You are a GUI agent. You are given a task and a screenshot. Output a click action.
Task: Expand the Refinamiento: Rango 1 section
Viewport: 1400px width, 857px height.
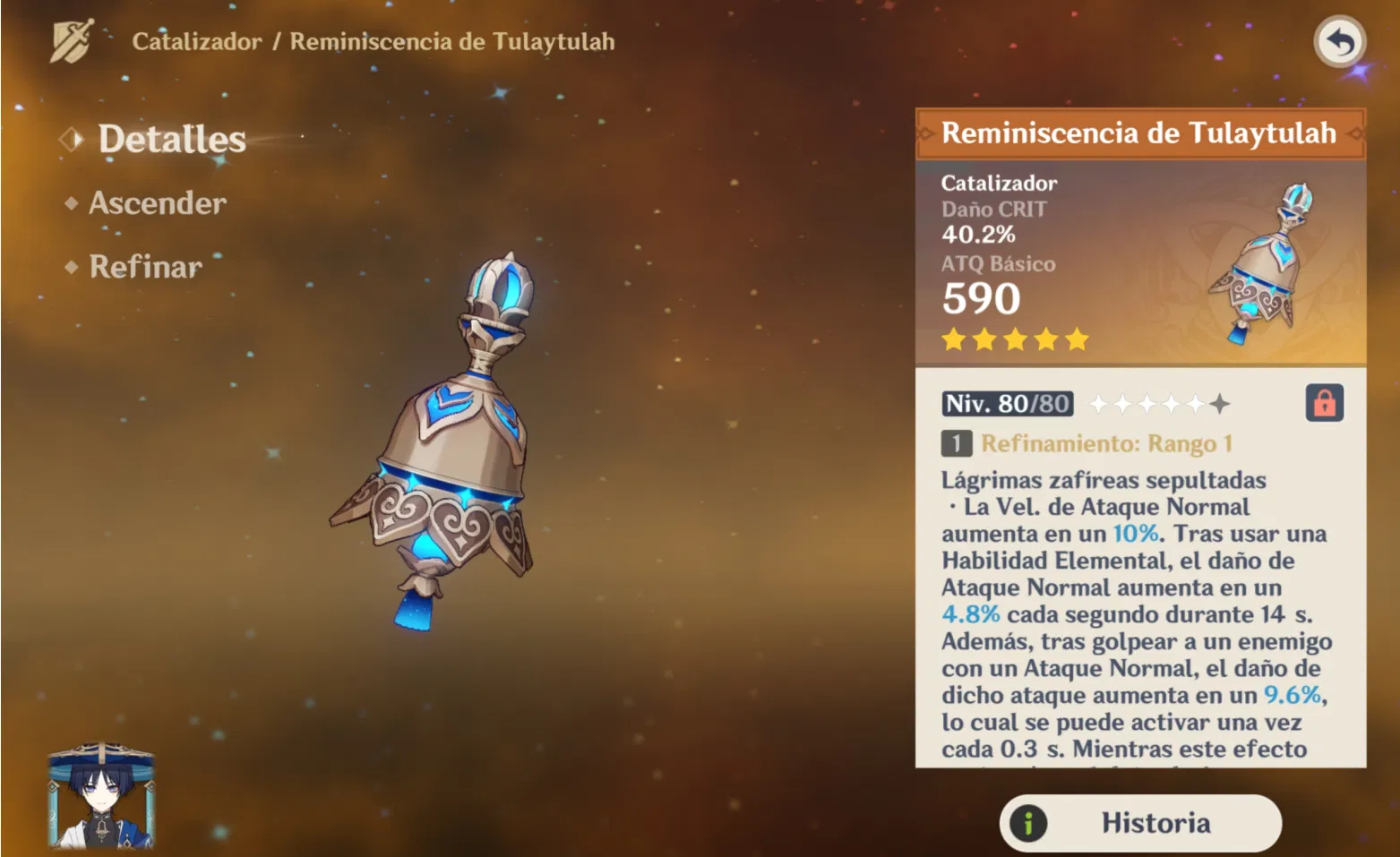pyautogui.click(x=1107, y=442)
